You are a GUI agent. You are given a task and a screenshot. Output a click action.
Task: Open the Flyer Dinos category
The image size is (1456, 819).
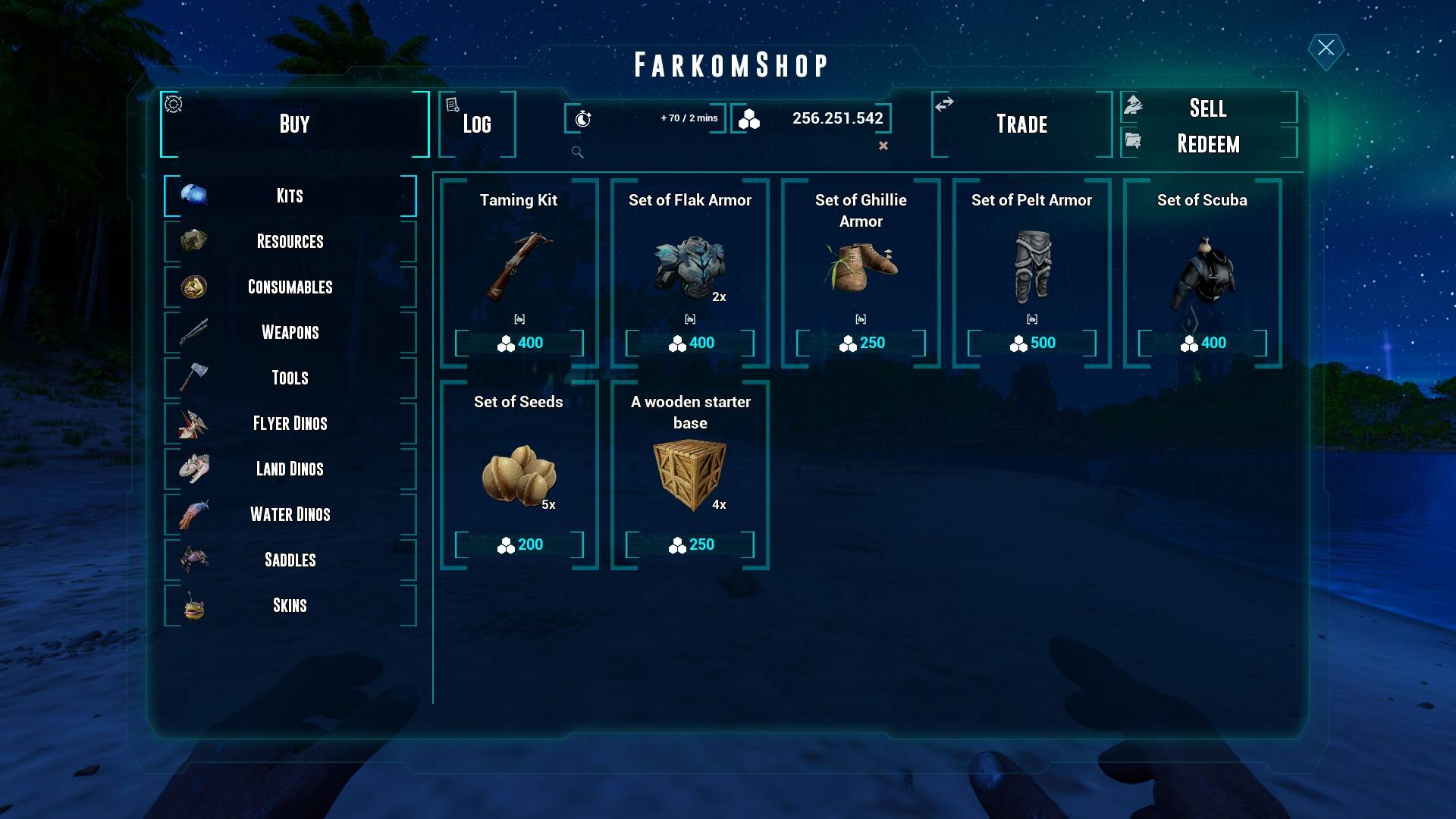point(290,423)
